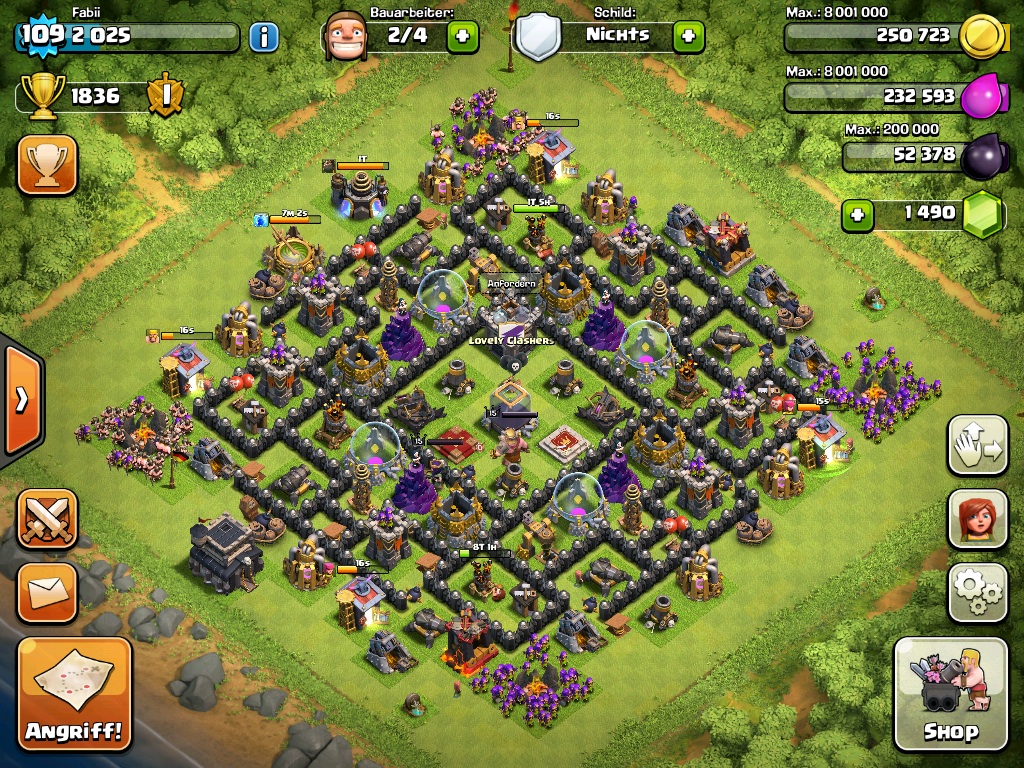Tap the Anfordern request button

tap(512, 284)
